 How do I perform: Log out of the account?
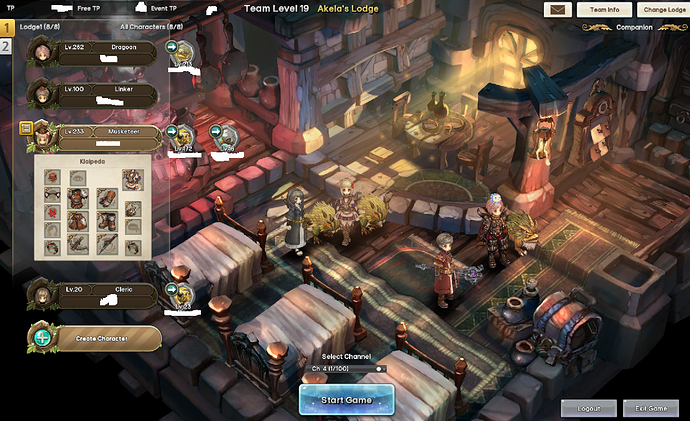click(588, 408)
